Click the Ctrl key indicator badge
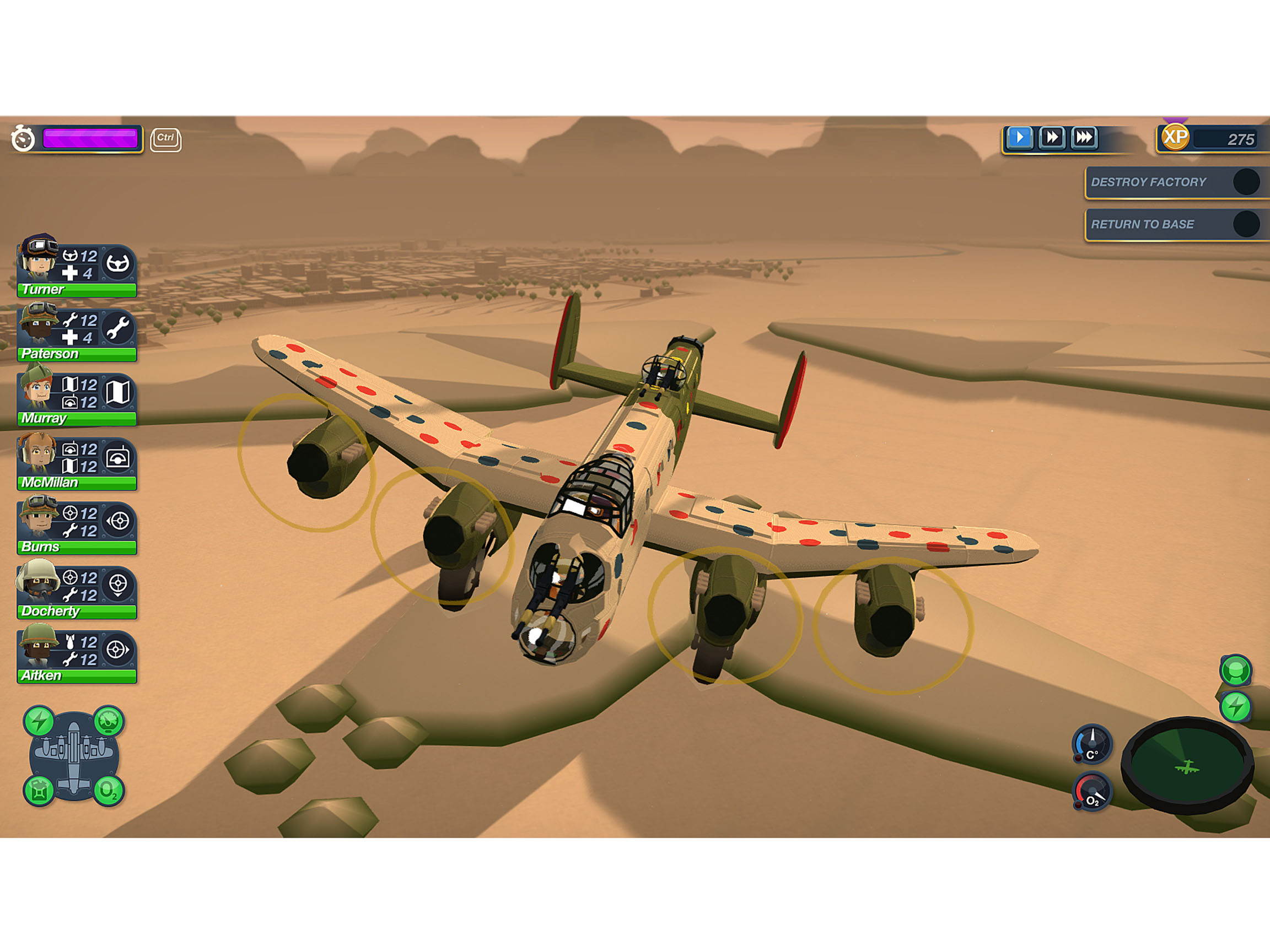The width and height of the screenshot is (1270, 952). pos(165,138)
